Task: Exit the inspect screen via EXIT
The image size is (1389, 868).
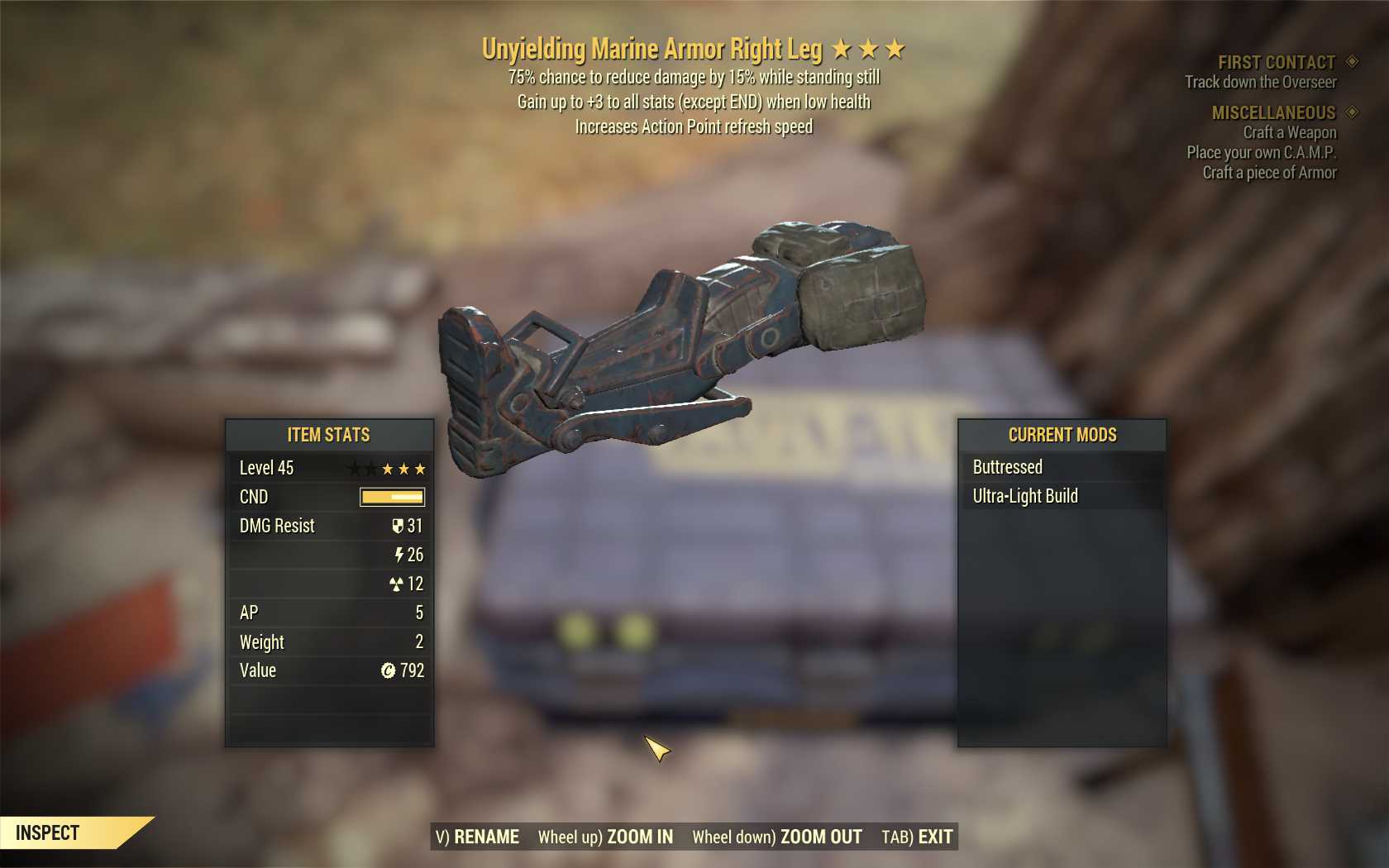Action: [917, 837]
